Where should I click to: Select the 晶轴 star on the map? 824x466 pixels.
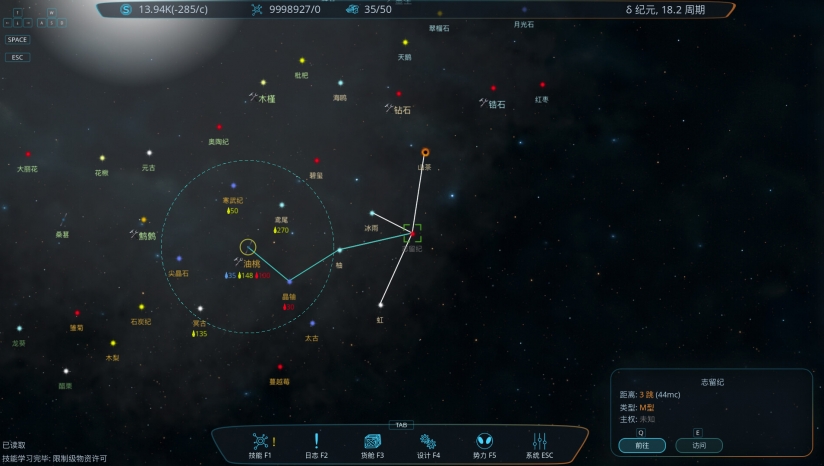click(x=289, y=282)
